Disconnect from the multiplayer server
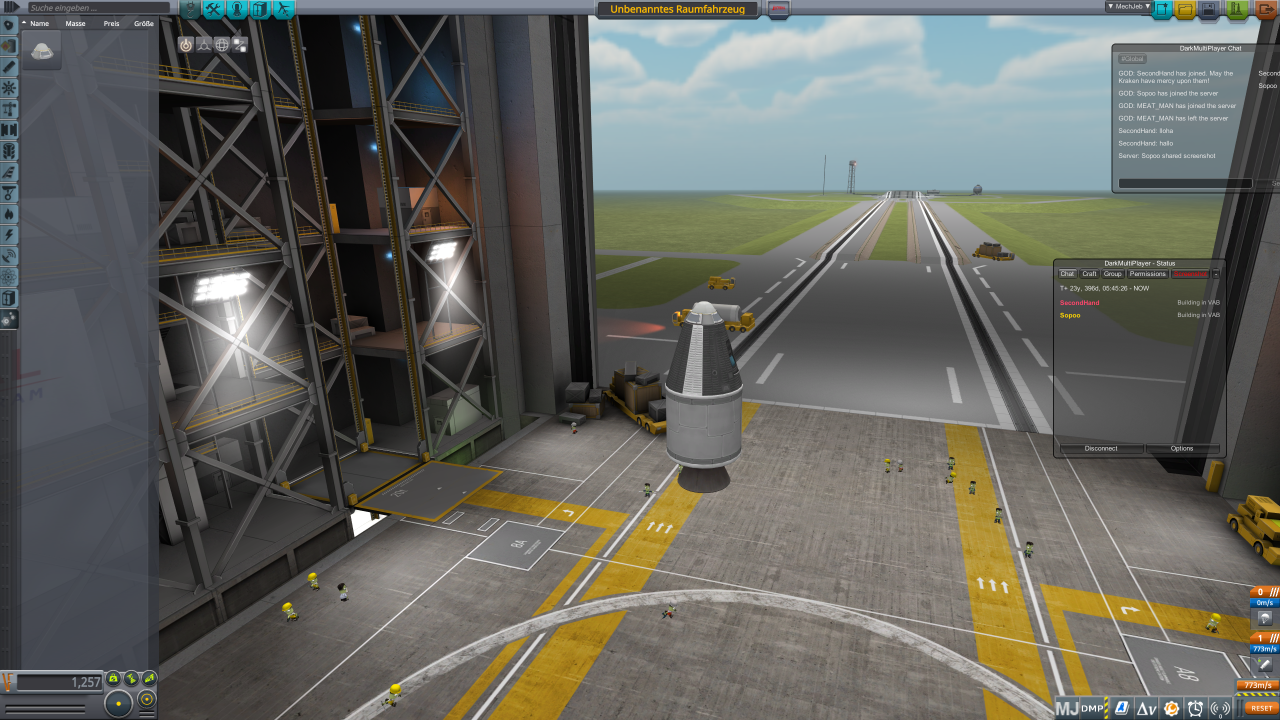Screen dimensions: 1280x720 (x=1100, y=449)
